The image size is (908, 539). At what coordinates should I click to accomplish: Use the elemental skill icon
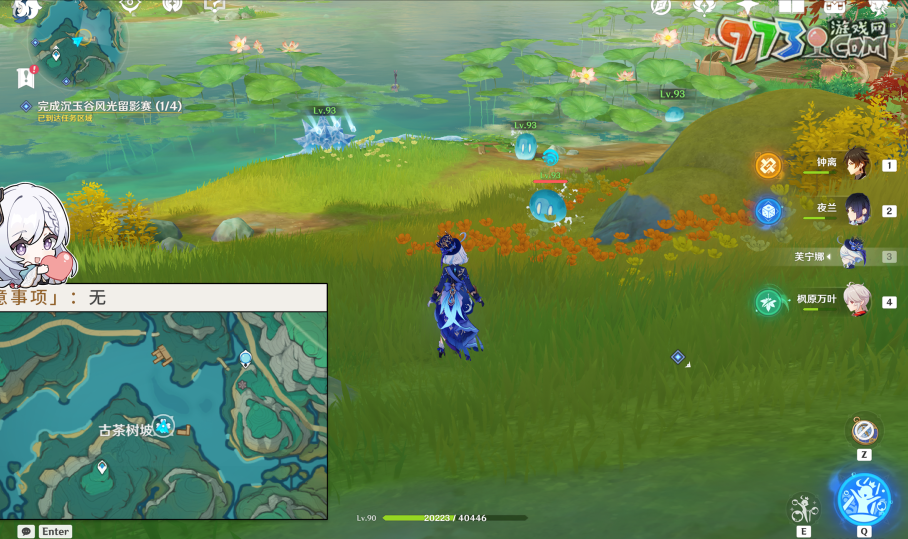(802, 509)
